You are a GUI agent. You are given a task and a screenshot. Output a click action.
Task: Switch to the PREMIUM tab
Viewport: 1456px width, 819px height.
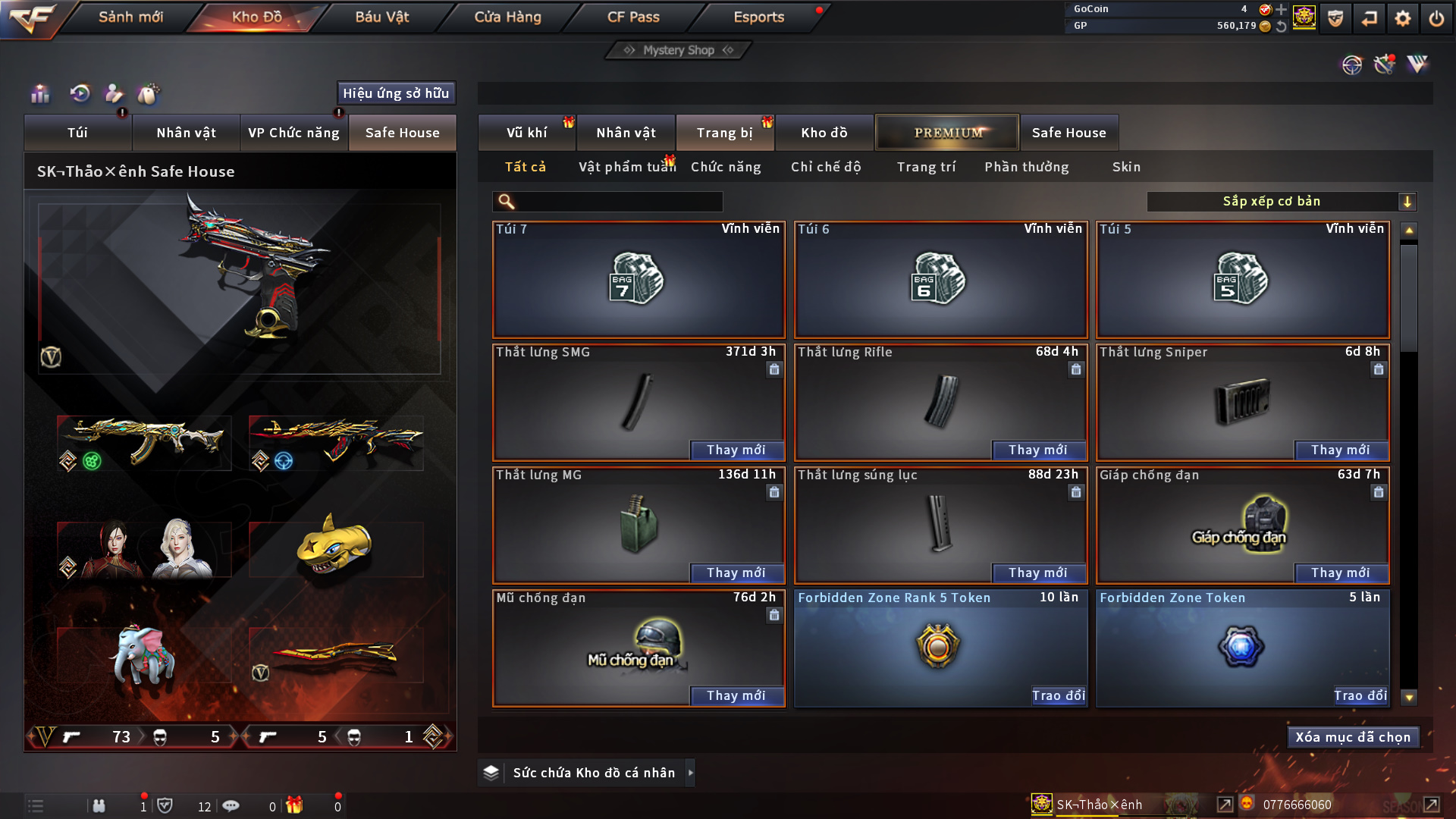click(947, 133)
